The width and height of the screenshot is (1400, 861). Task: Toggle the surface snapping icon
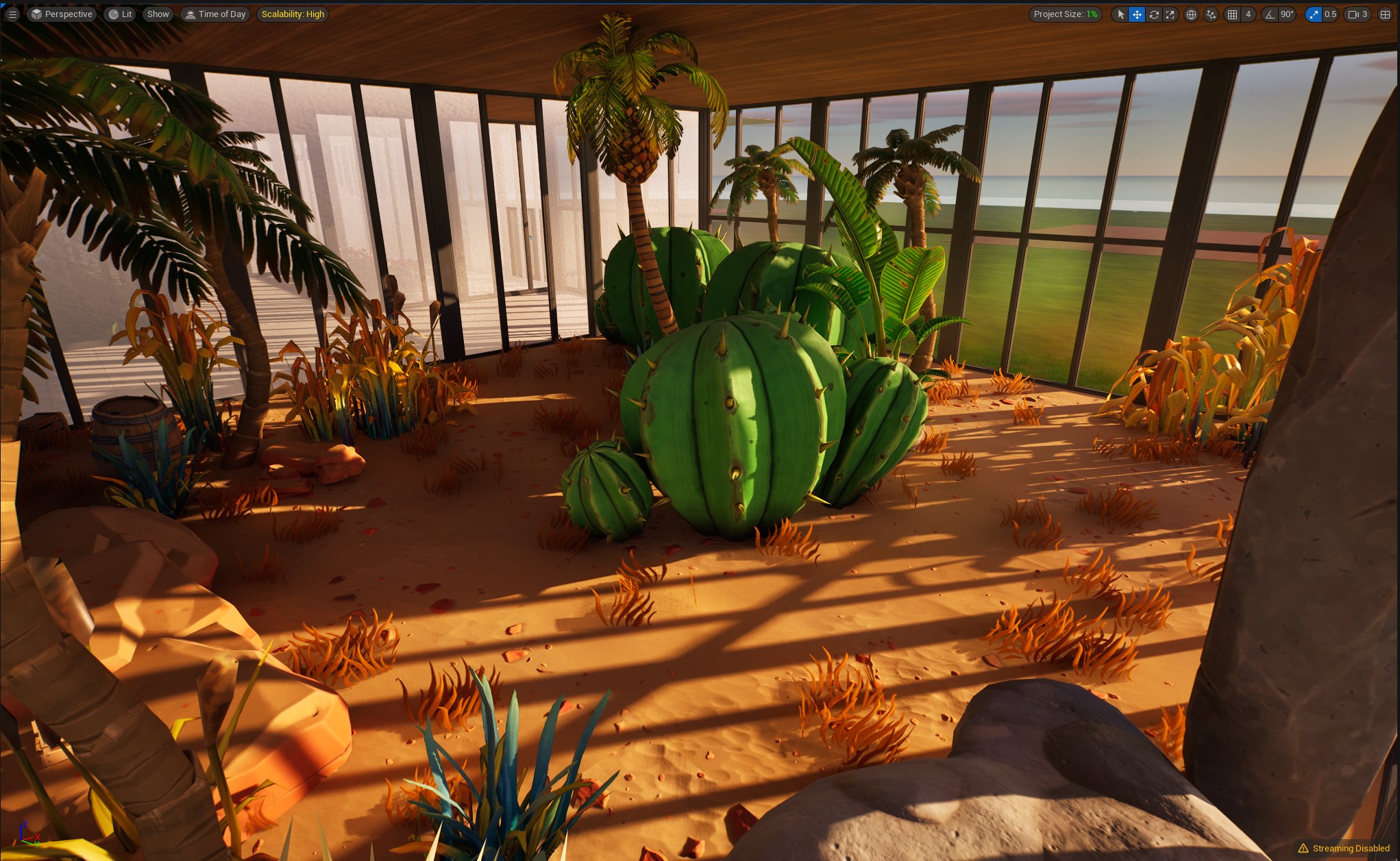[x=1211, y=14]
